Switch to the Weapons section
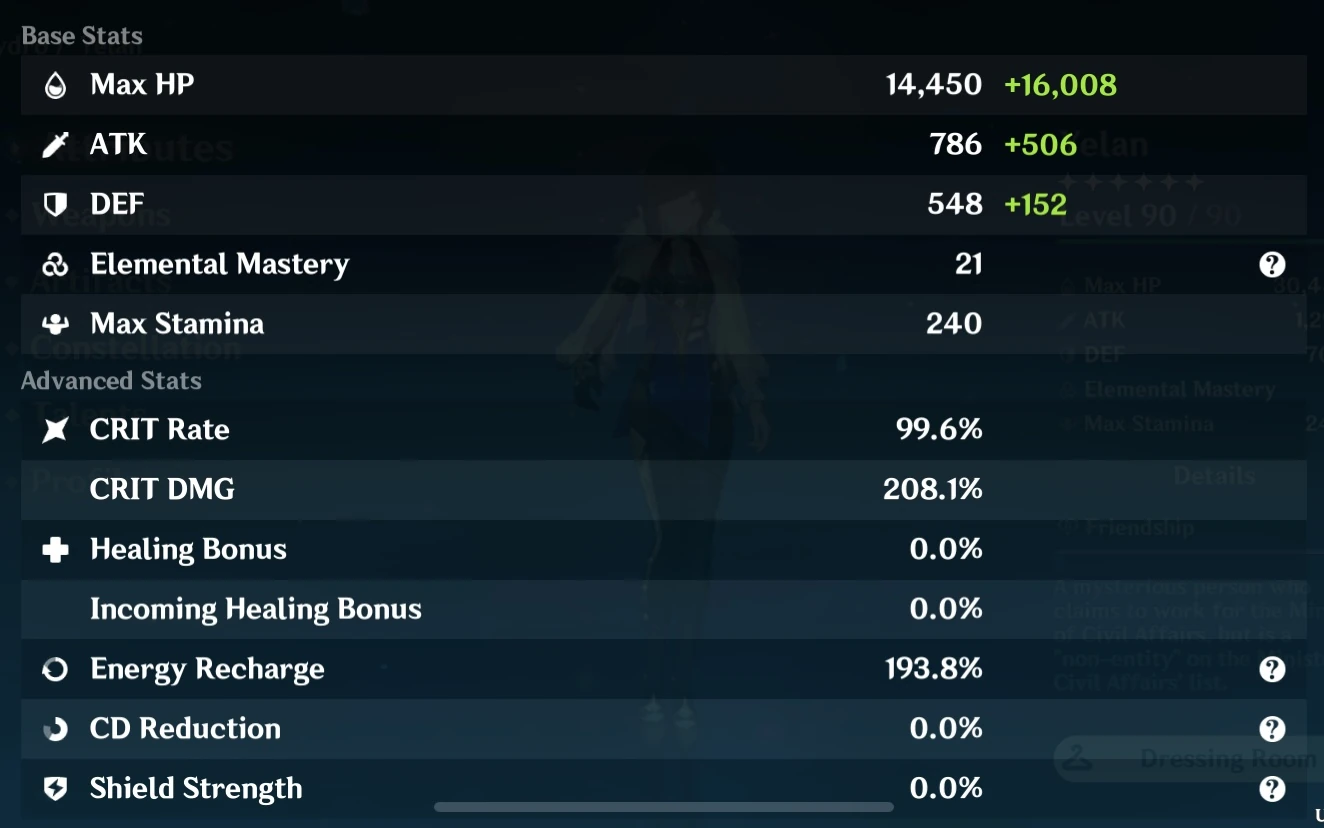Viewport: 1324px width, 828px height. point(100,216)
